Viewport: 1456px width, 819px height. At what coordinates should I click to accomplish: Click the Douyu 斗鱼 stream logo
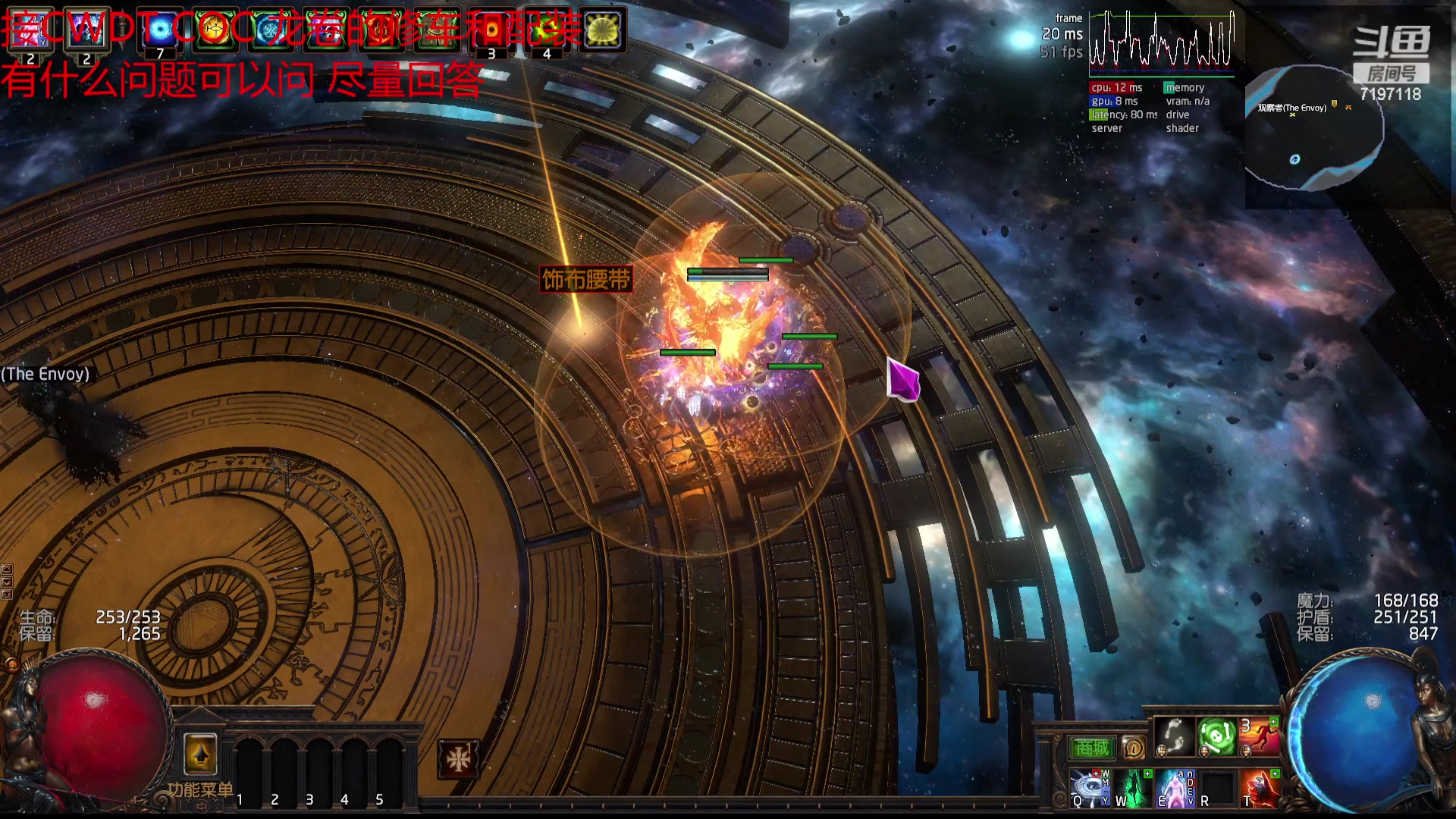[x=1392, y=42]
